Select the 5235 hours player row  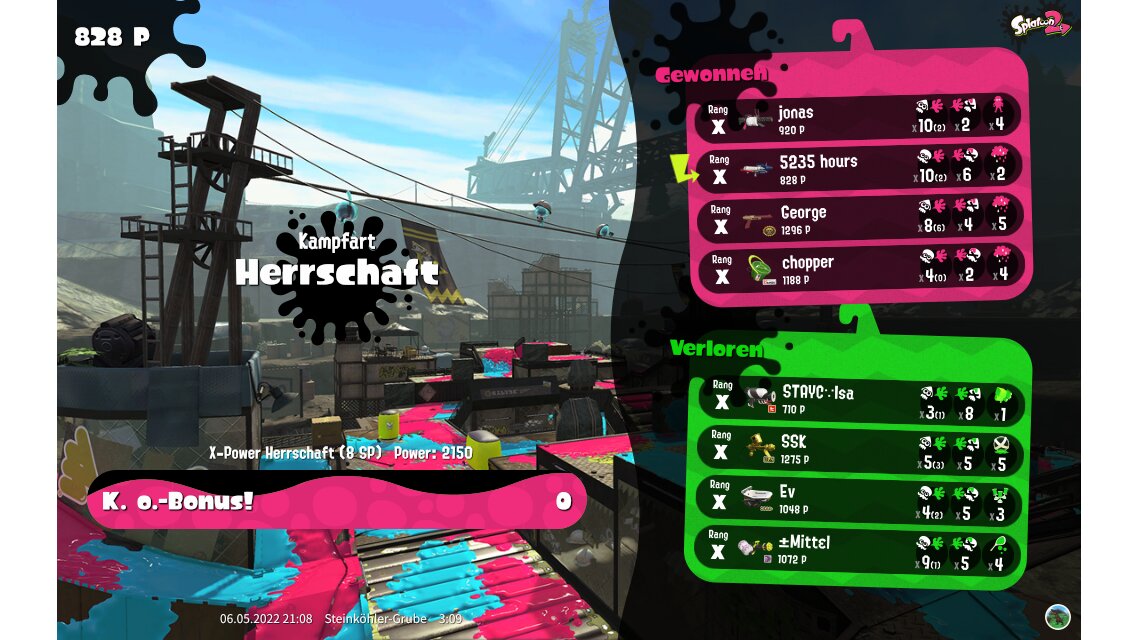pos(860,168)
